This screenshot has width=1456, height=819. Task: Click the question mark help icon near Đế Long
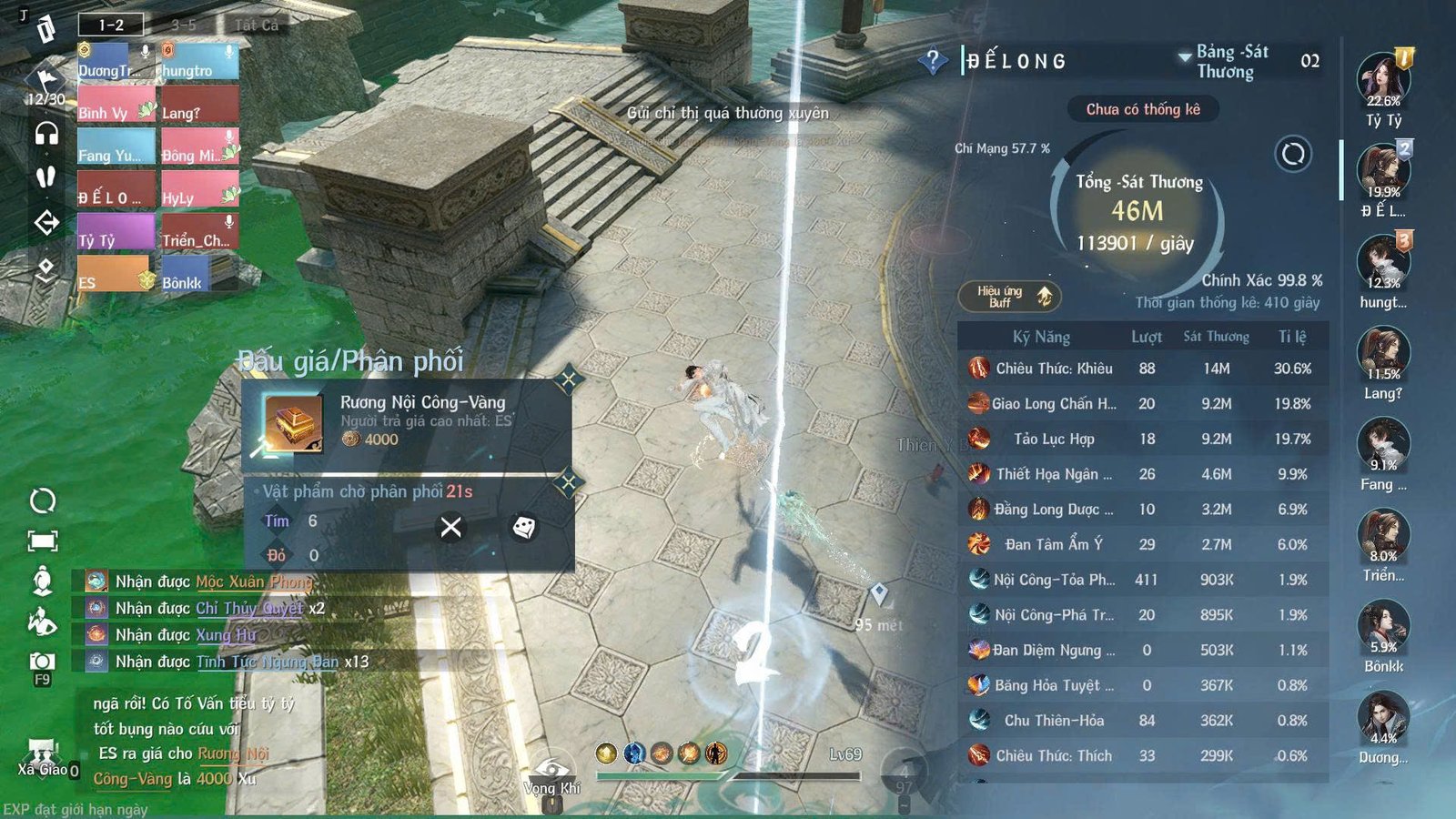click(933, 61)
